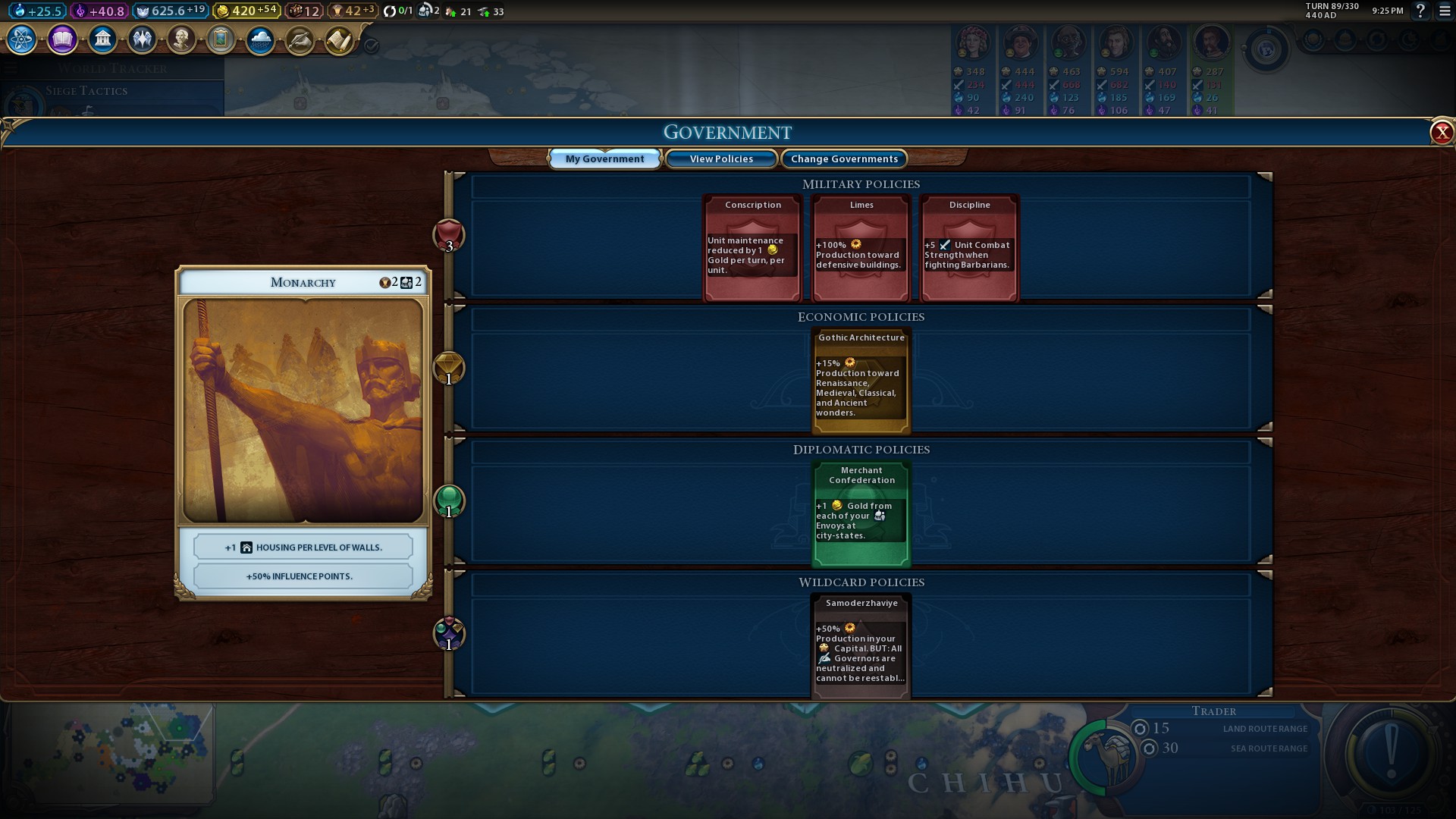The image size is (1456, 819).
Task: Open the game menu hamburger icon
Action: (1445, 11)
